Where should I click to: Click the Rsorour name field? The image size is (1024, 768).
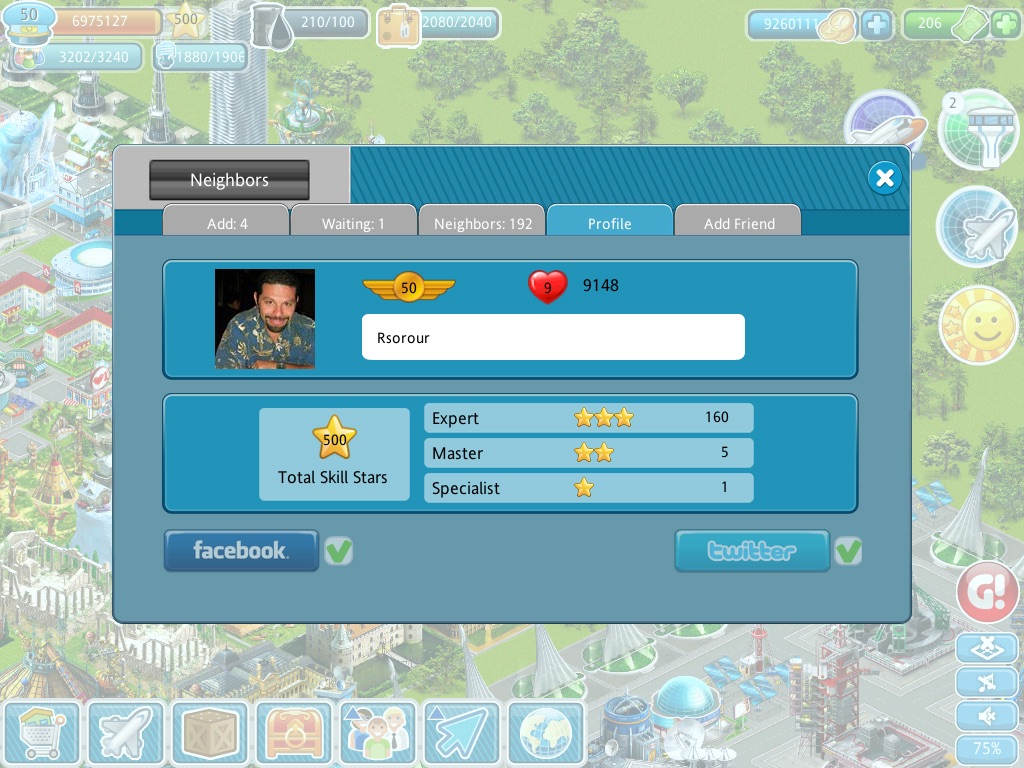point(553,337)
